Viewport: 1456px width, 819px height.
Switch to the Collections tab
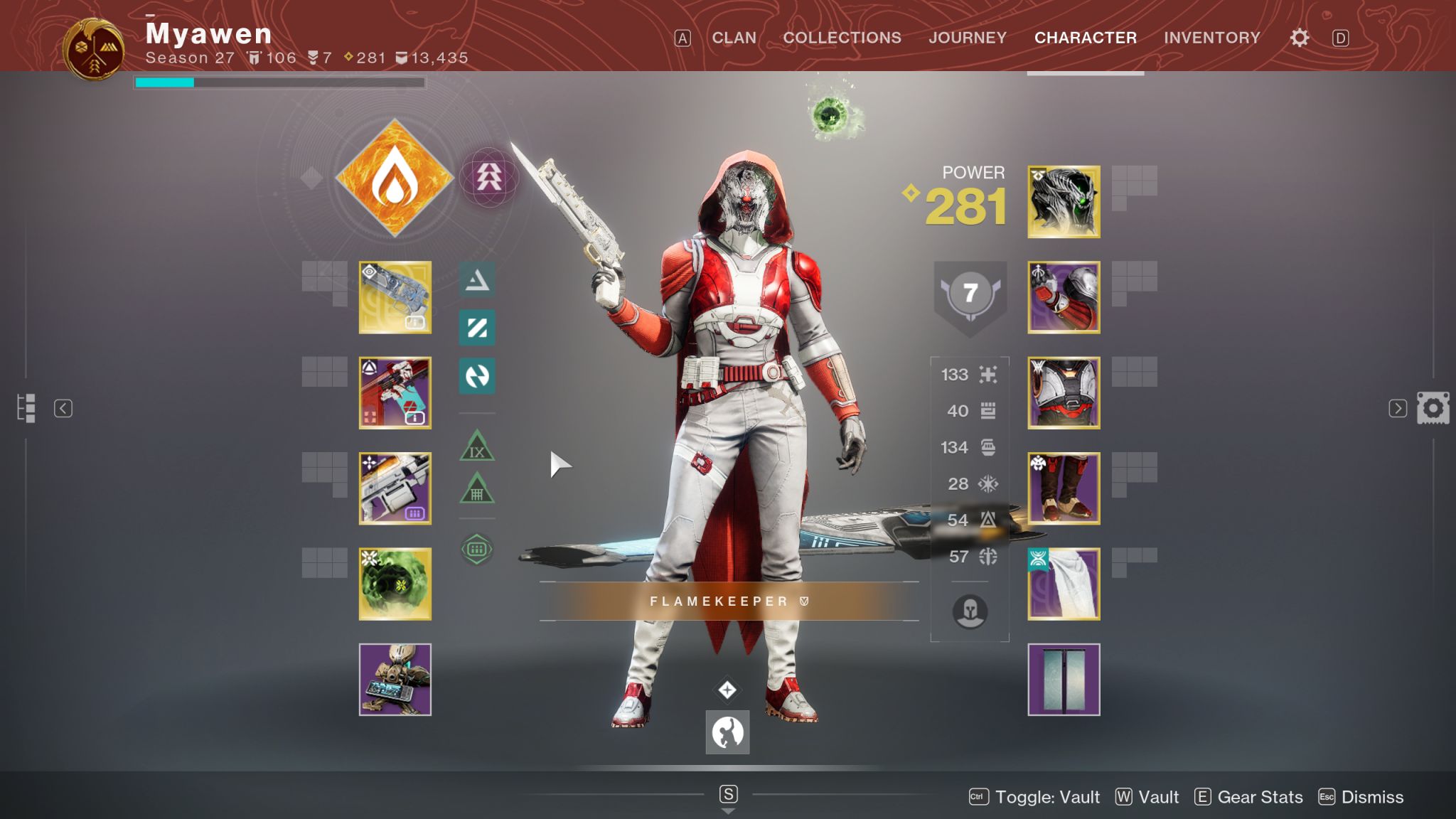[842, 38]
